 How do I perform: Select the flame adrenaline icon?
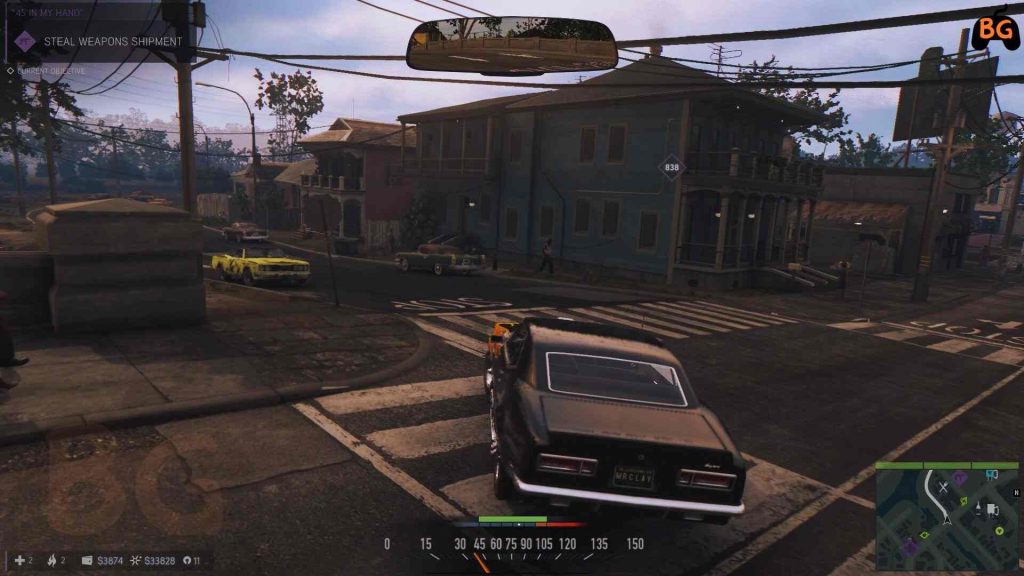point(51,561)
